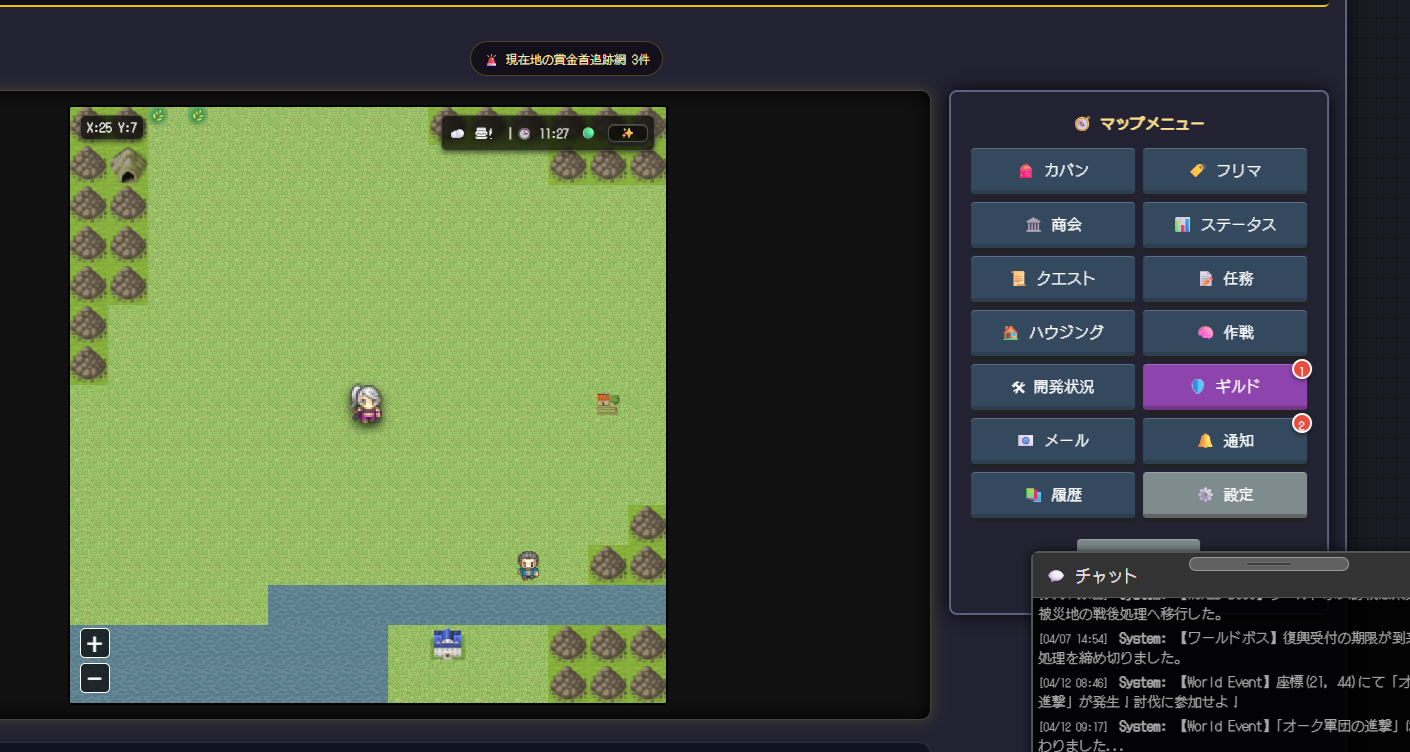Open the ギルド guild menu
The height and width of the screenshot is (752, 1410).
(x=1224, y=387)
